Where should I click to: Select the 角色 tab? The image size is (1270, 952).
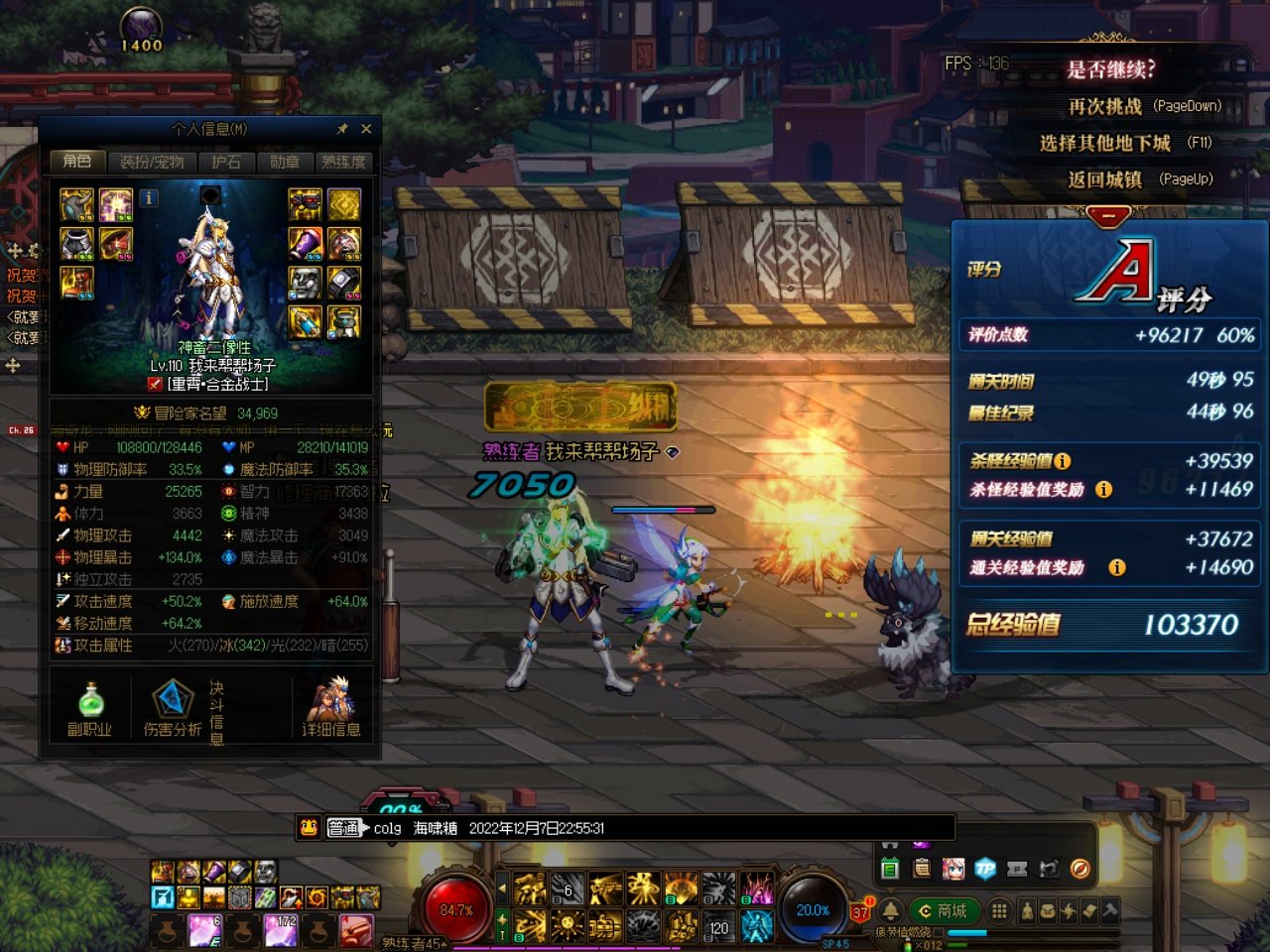[x=76, y=162]
